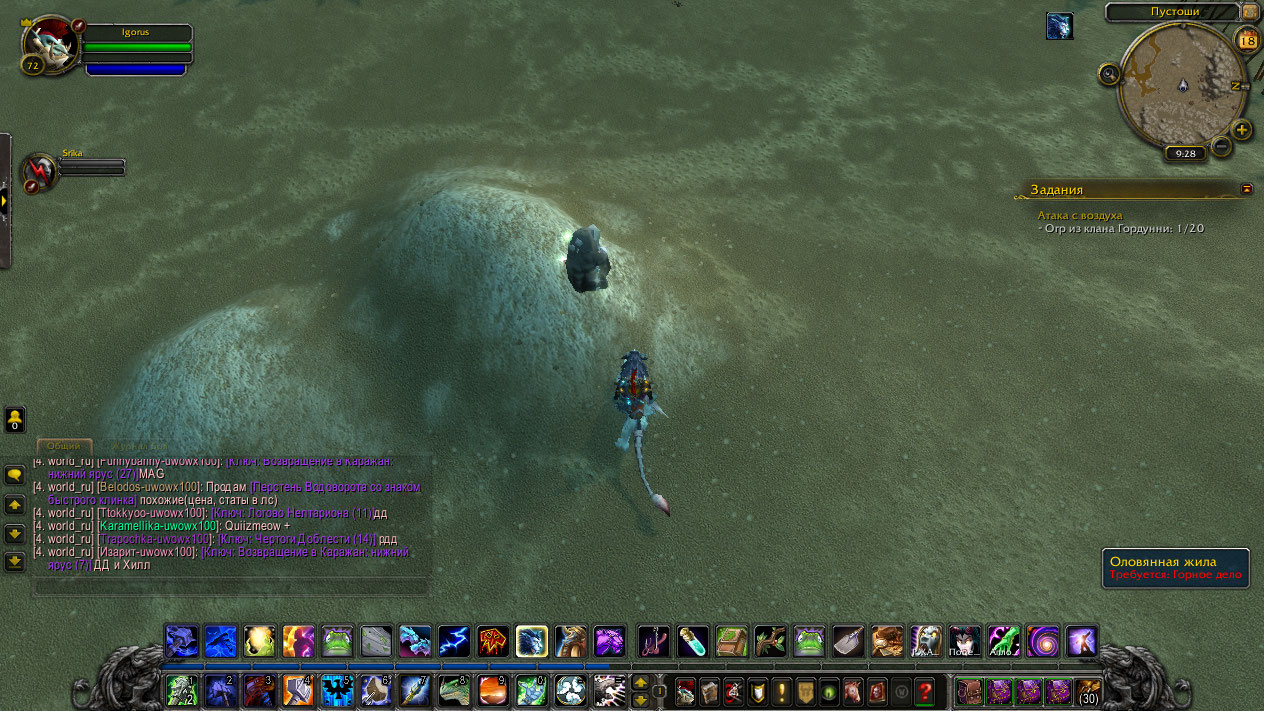Use the cyan potion vial
The width and height of the screenshot is (1264, 711).
tap(692, 641)
